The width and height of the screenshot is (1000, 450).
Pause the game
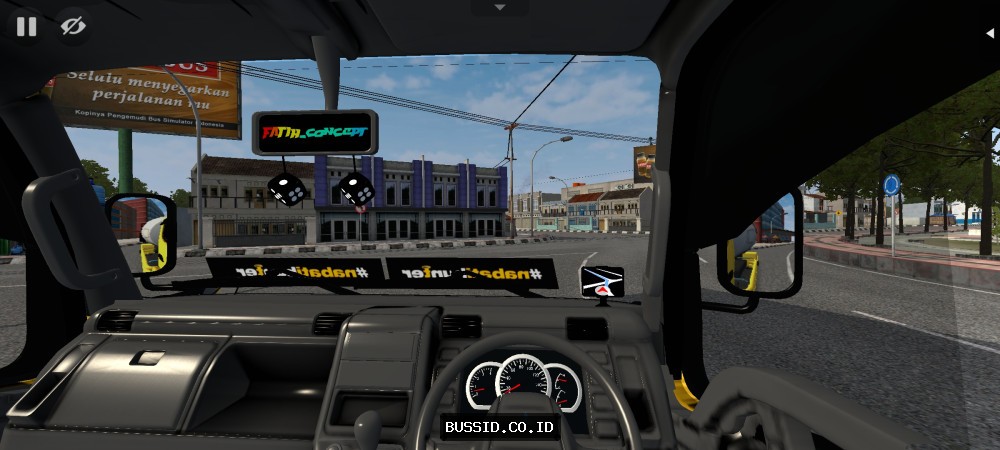(x=26, y=26)
